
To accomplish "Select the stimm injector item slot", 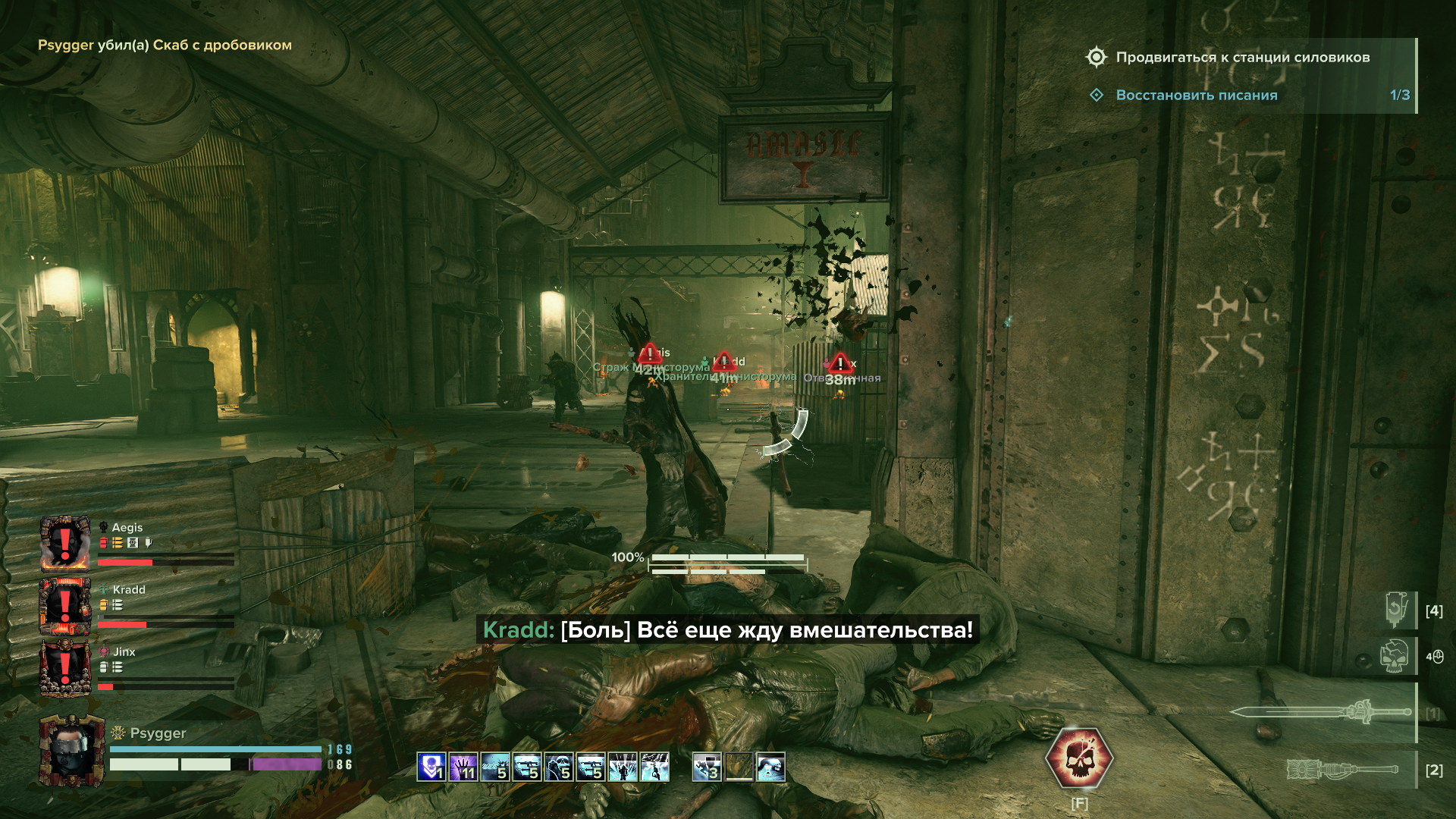I will point(1397,610).
